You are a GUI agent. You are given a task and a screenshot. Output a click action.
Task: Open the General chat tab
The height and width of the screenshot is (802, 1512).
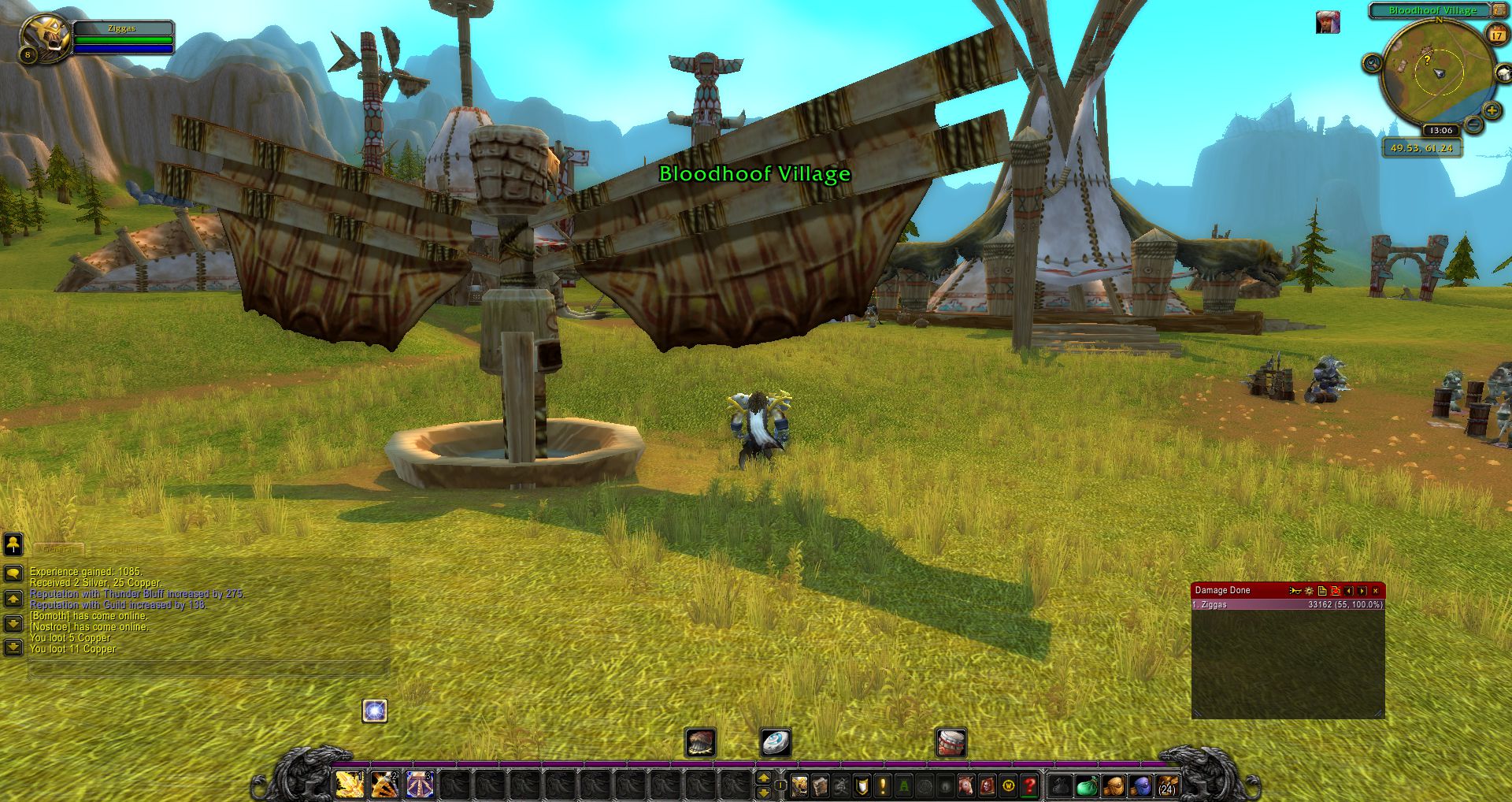click(58, 549)
